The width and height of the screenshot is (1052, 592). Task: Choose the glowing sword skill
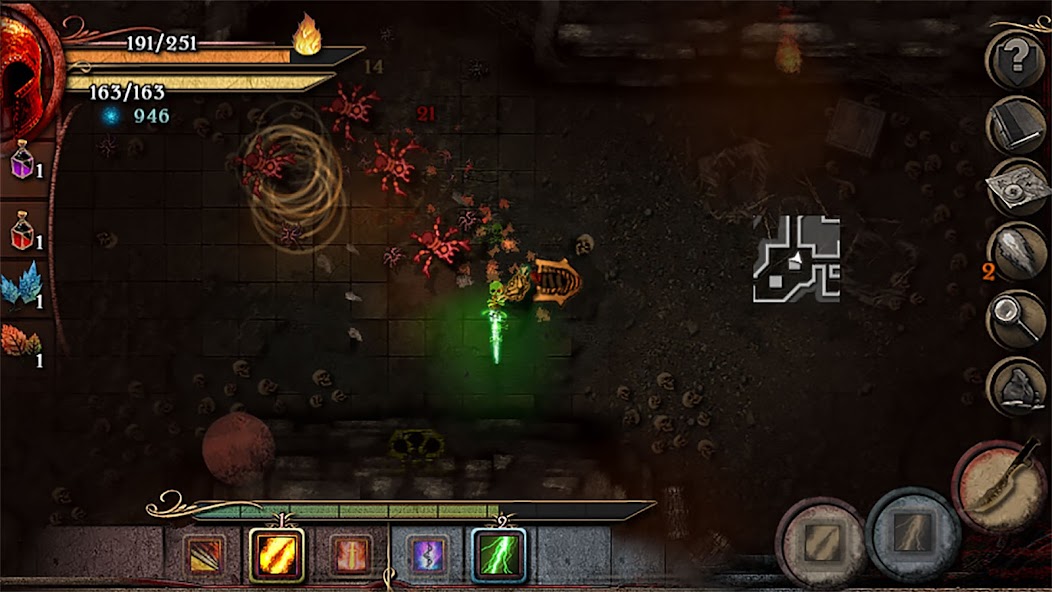[351, 555]
